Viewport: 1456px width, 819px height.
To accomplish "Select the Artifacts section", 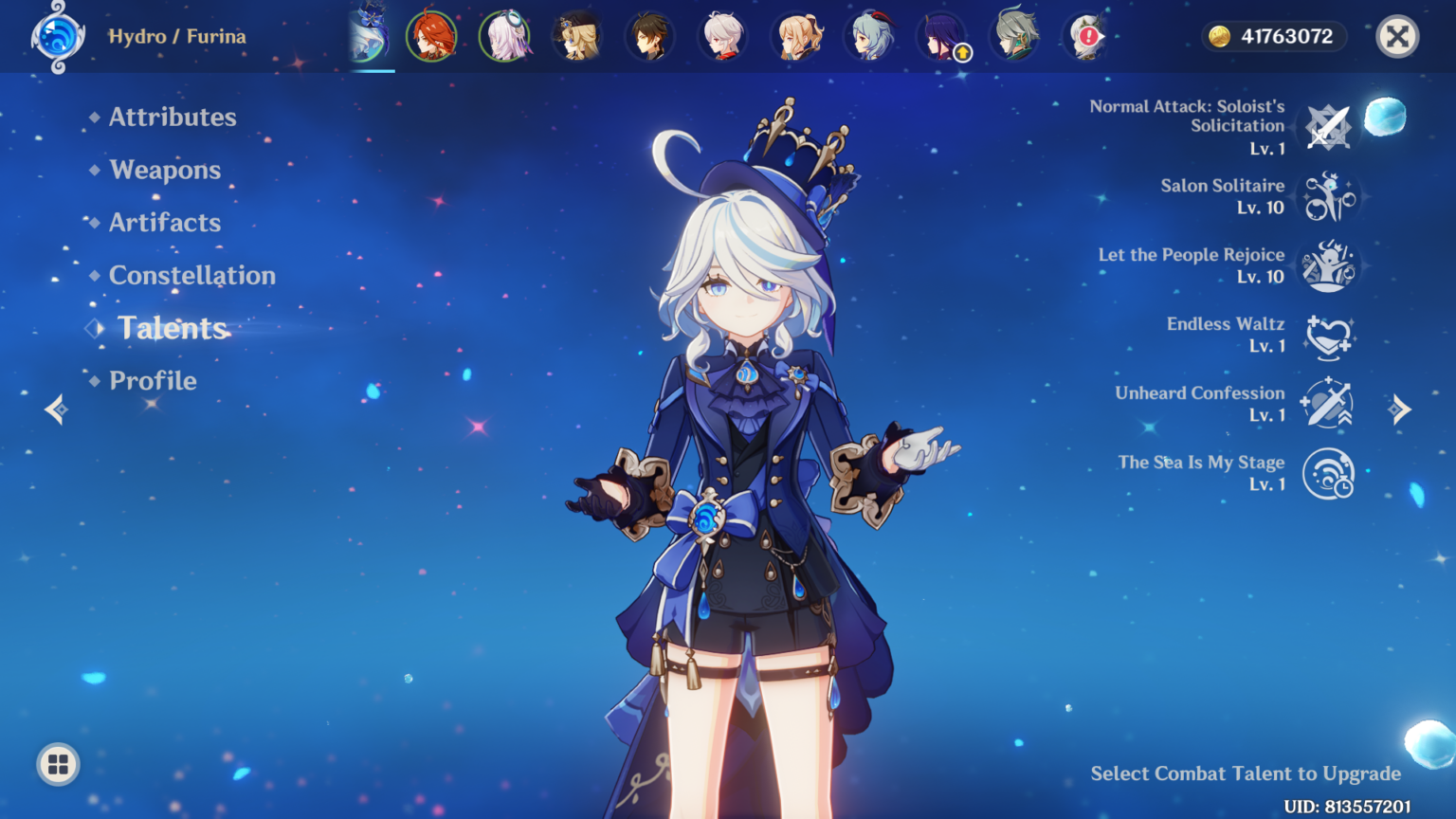I will click(x=165, y=223).
